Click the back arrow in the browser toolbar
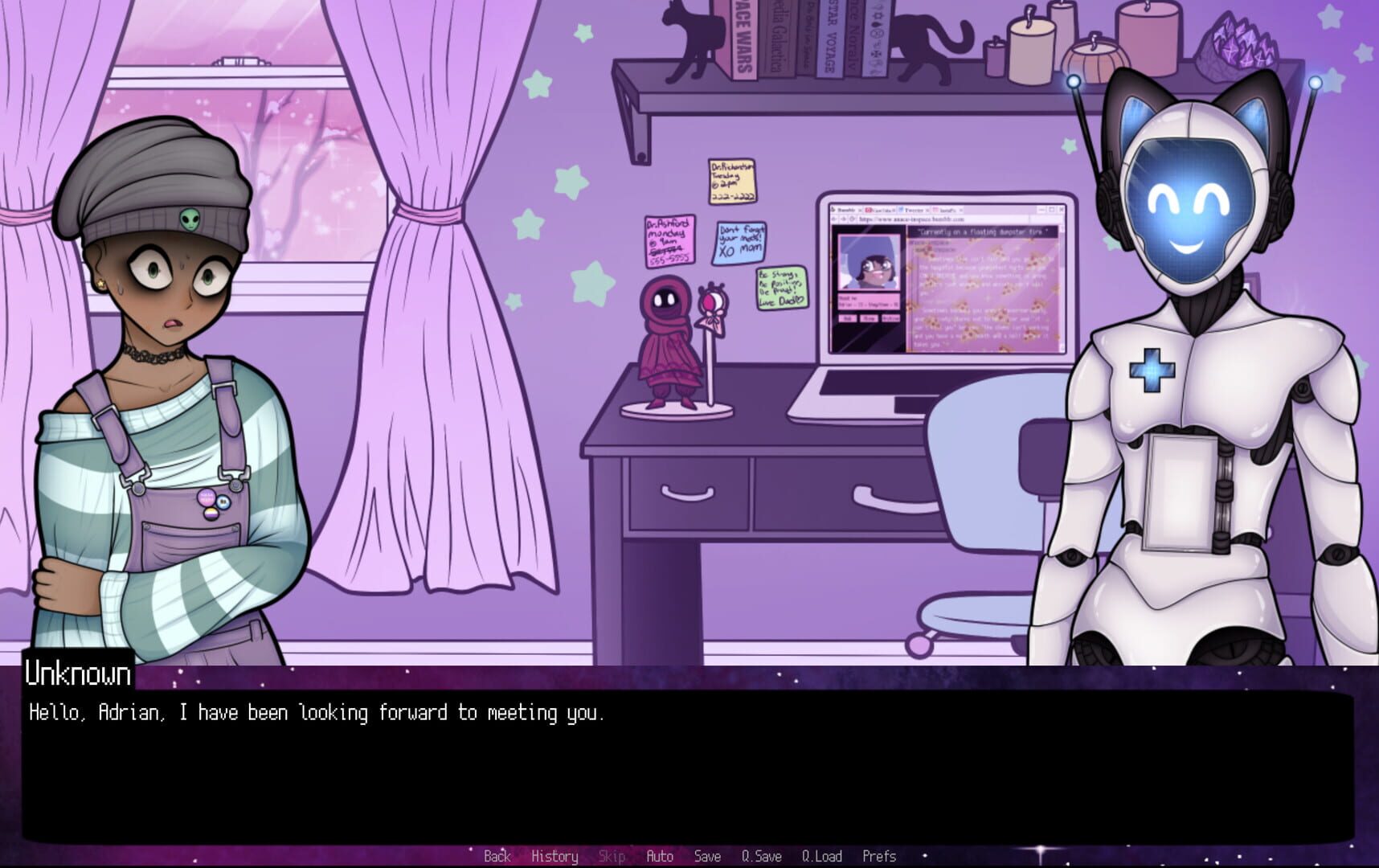Viewport: 1379px width, 868px height. [x=833, y=219]
